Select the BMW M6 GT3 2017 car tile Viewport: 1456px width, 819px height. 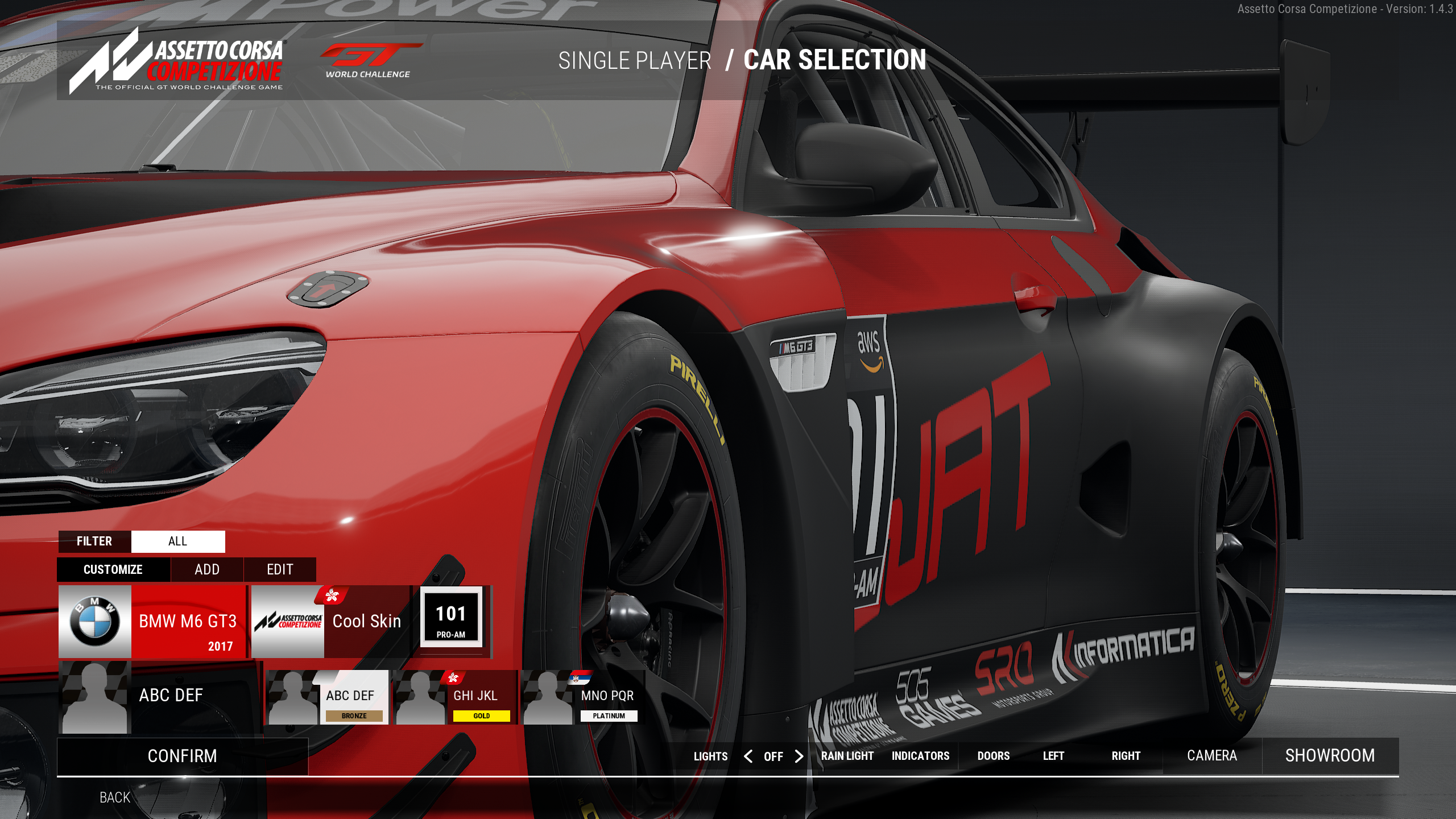(x=152, y=622)
